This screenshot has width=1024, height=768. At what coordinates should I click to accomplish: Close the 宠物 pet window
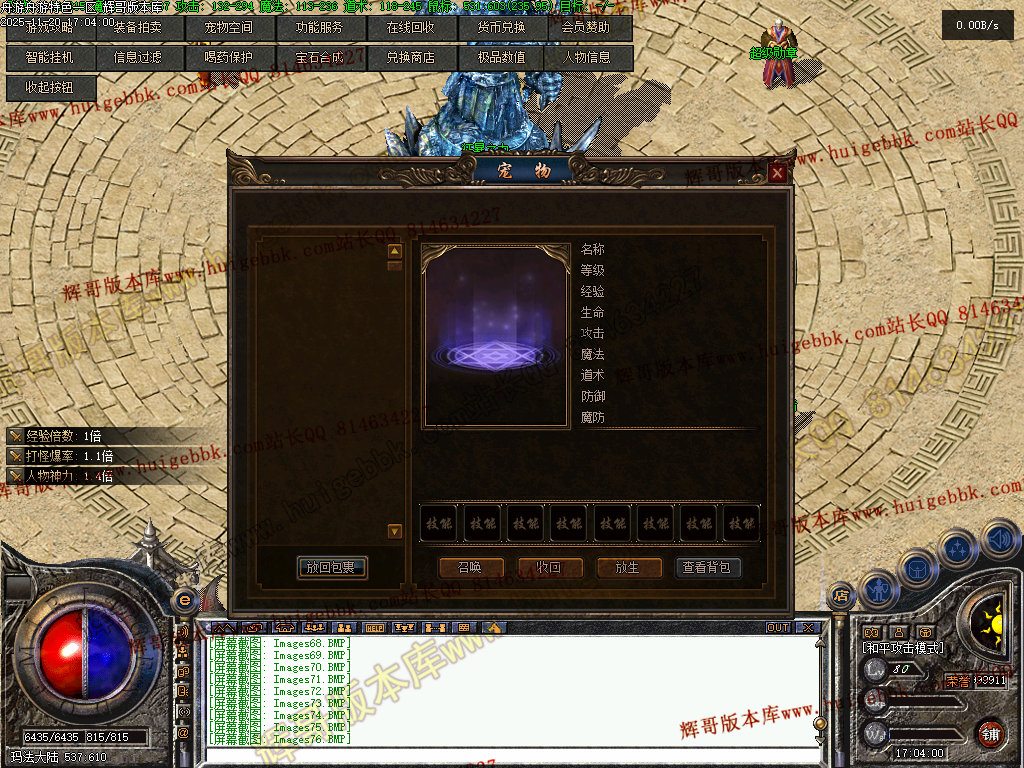coord(778,174)
